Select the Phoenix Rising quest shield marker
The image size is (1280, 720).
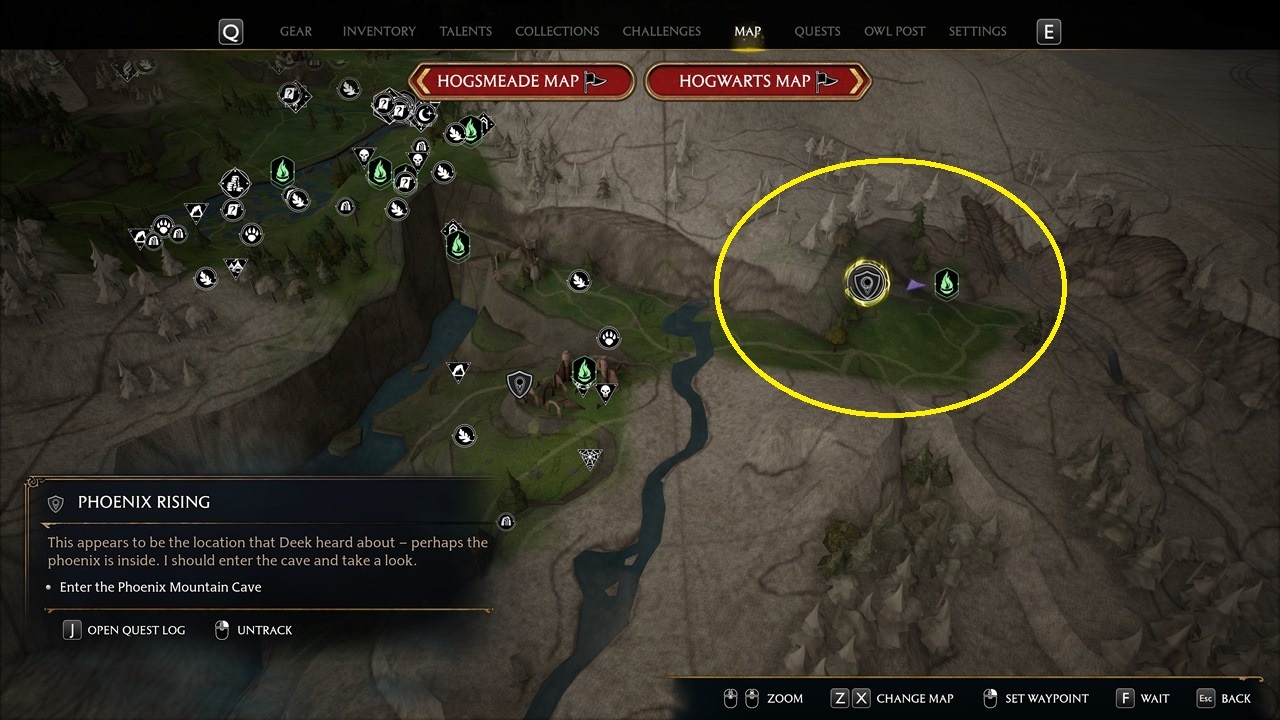866,285
